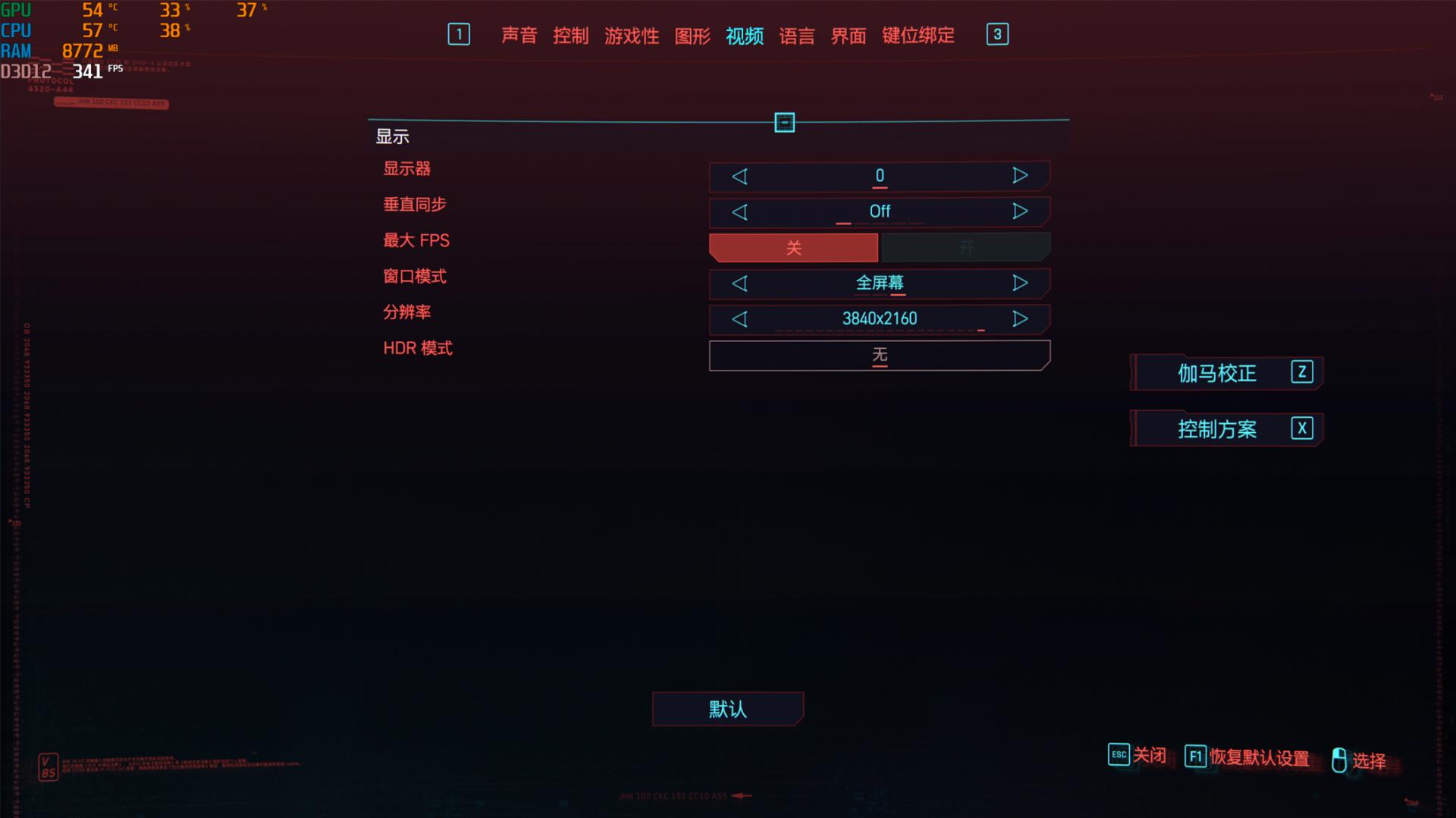This screenshot has width=1456, height=818.
Task: Click the left arrow of 分辨率
Action: click(740, 318)
